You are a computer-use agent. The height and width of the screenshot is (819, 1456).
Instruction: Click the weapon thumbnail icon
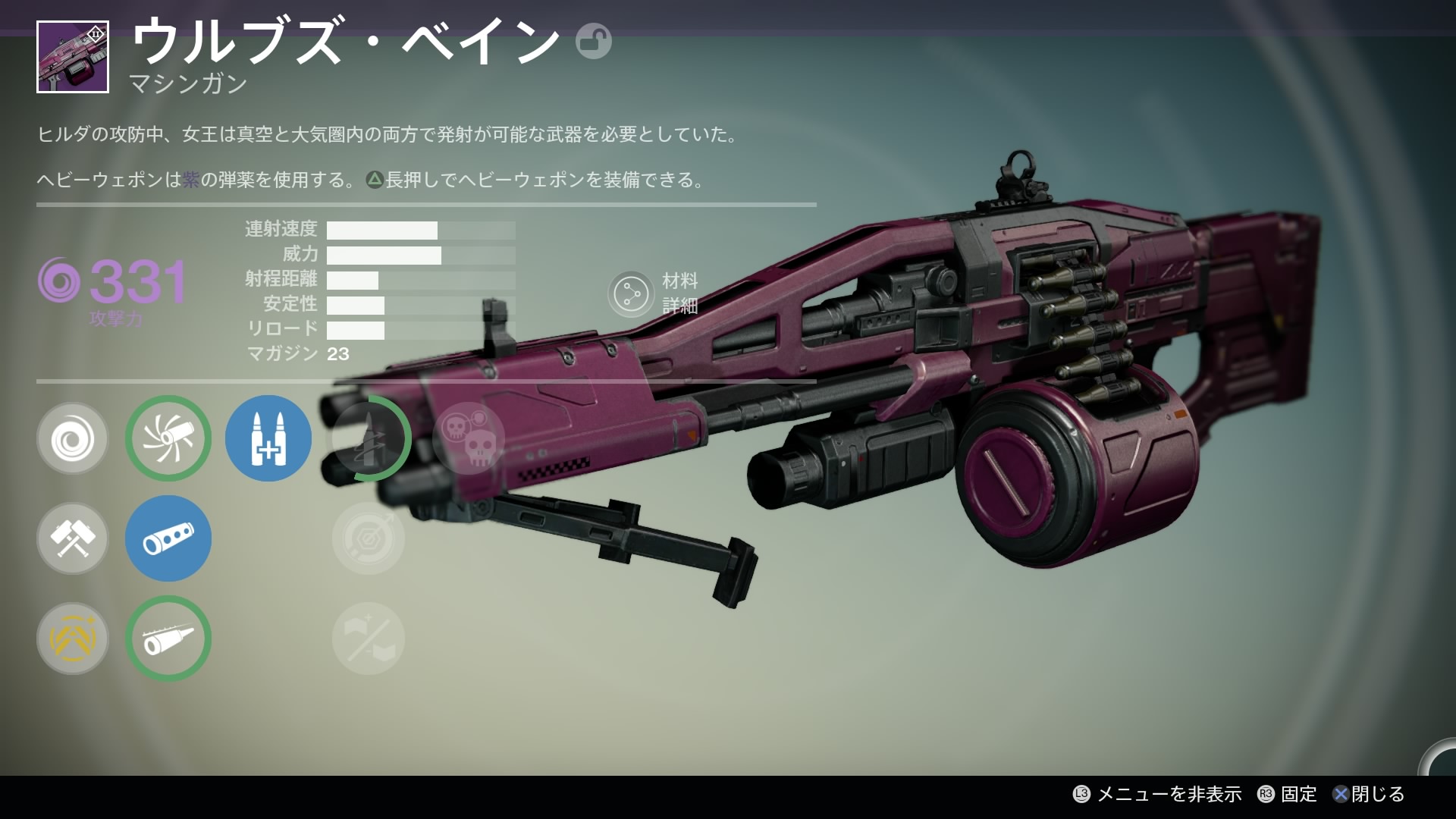(x=73, y=58)
